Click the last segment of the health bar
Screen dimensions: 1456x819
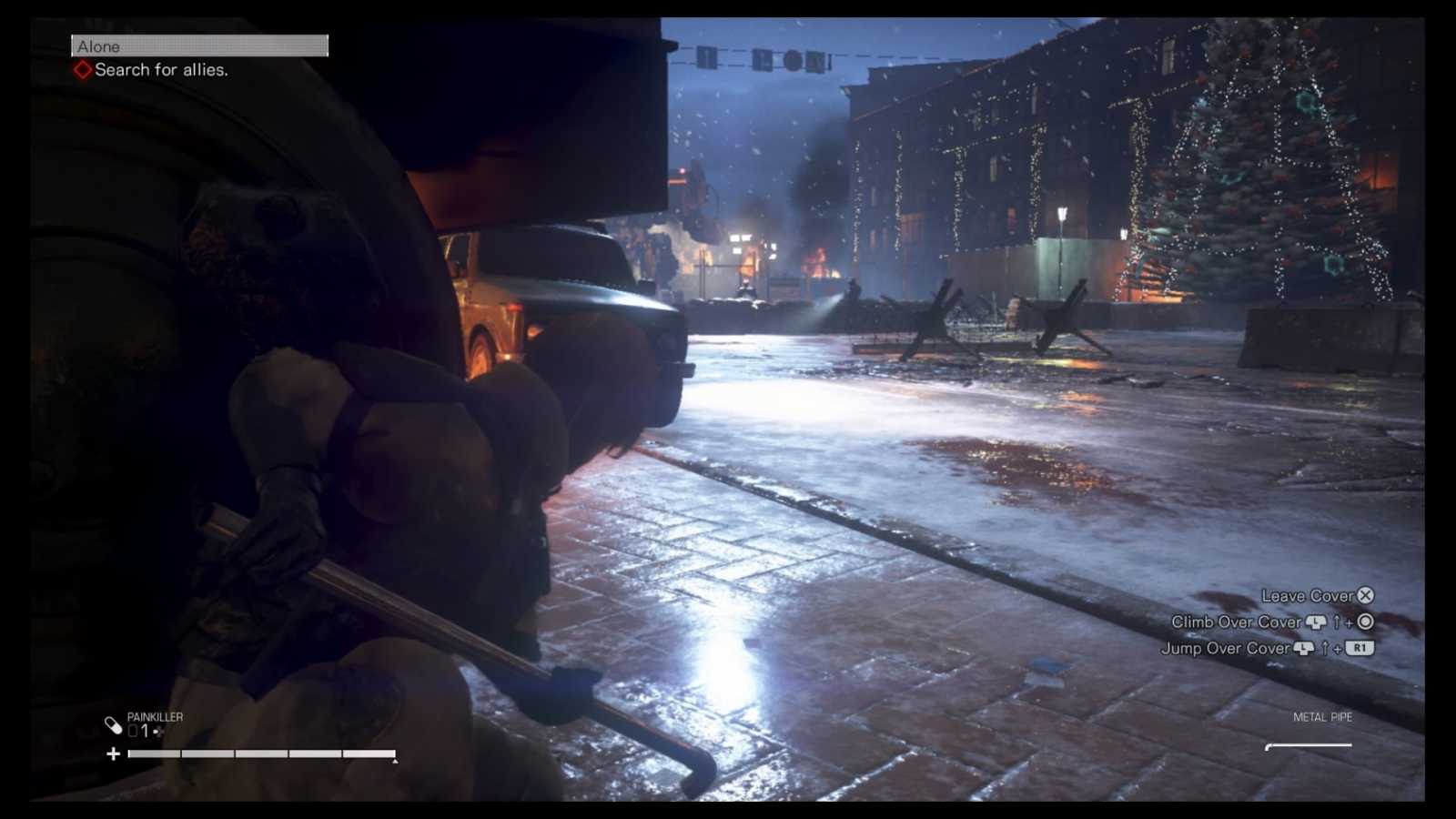tap(369, 753)
